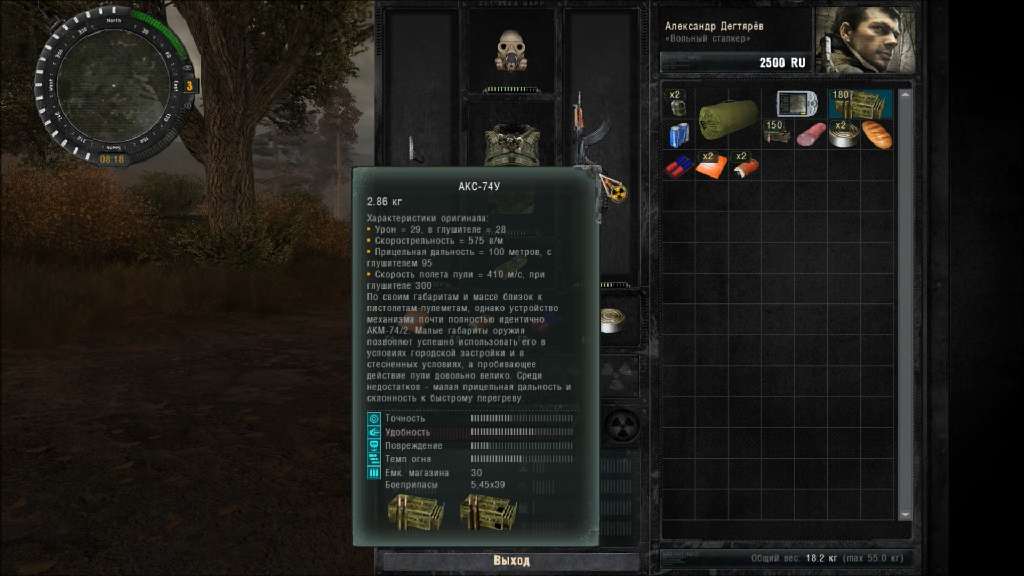1024x576 pixels.
Task: Select the canned food quick slot
Action: 610,320
